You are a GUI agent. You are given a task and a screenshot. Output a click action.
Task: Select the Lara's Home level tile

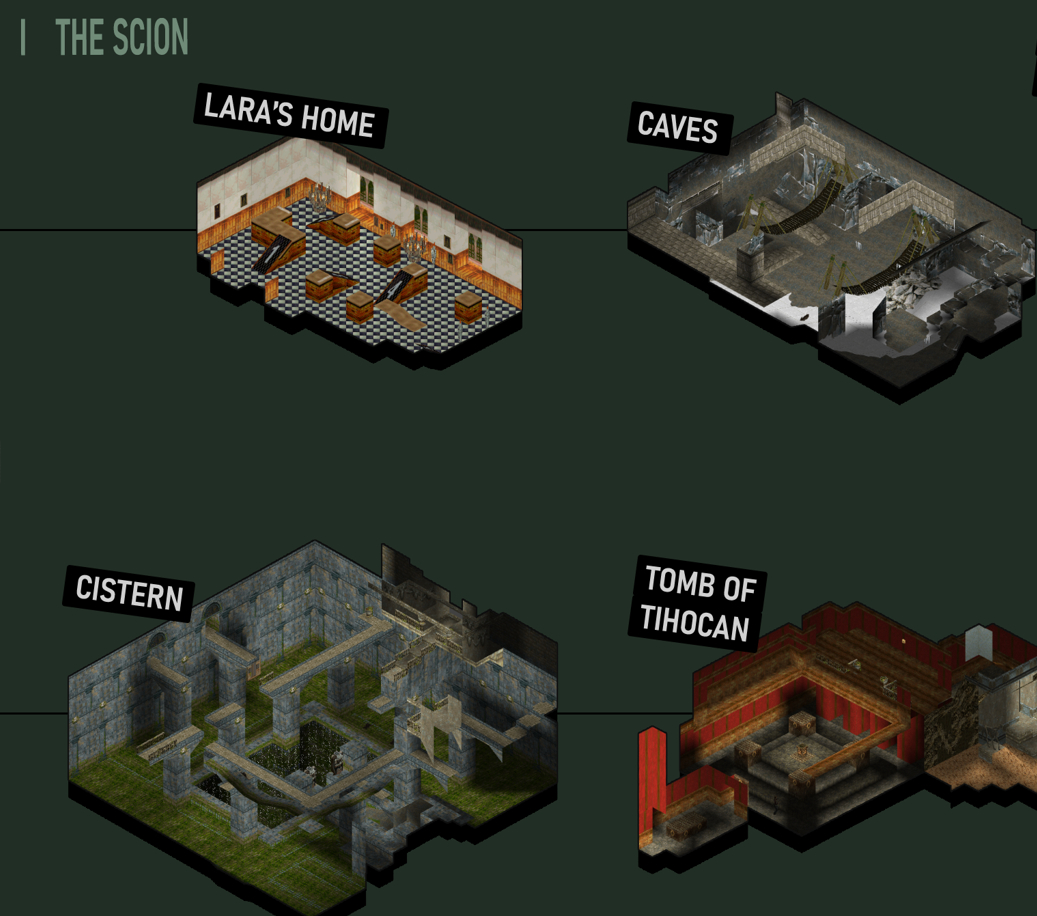tap(360, 250)
